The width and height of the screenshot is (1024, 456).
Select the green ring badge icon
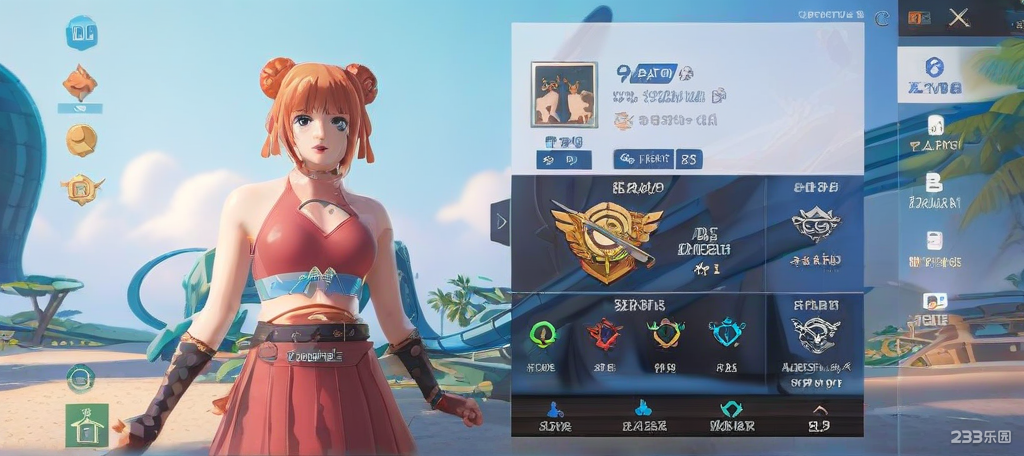pos(542,333)
